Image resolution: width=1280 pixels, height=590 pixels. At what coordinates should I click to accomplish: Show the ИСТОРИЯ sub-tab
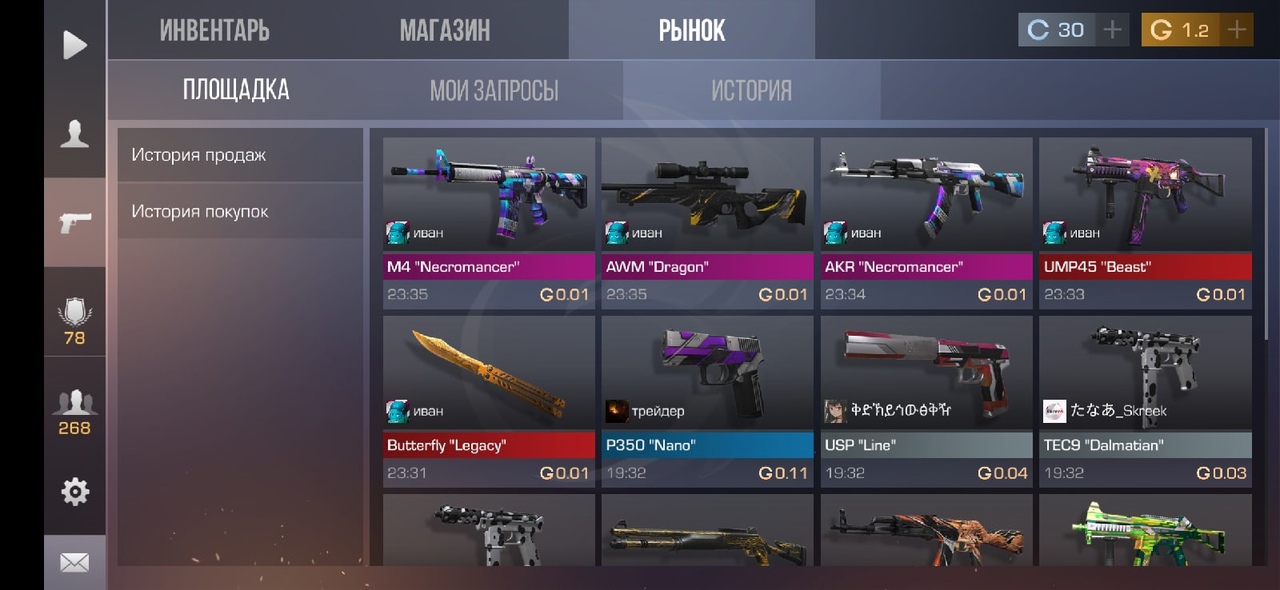pyautogui.click(x=751, y=91)
